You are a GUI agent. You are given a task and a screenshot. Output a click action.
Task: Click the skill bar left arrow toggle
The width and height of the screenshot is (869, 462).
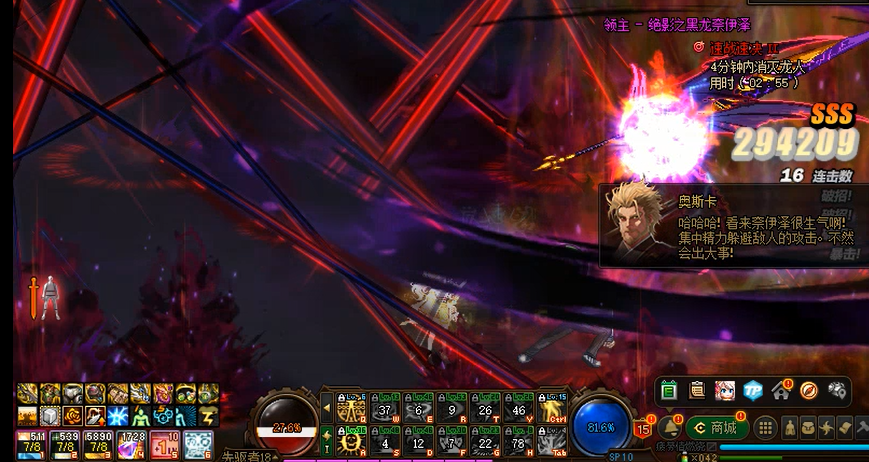click(x=326, y=407)
